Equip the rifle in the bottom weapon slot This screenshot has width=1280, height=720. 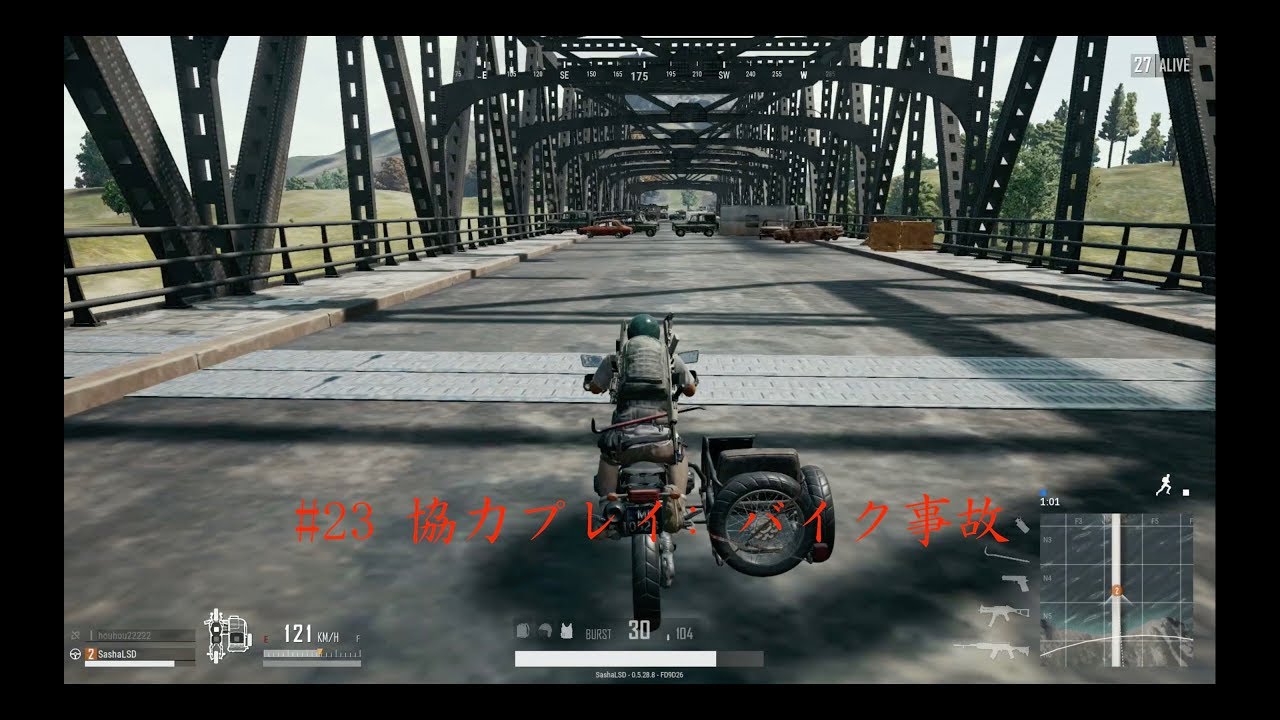pos(1000,650)
